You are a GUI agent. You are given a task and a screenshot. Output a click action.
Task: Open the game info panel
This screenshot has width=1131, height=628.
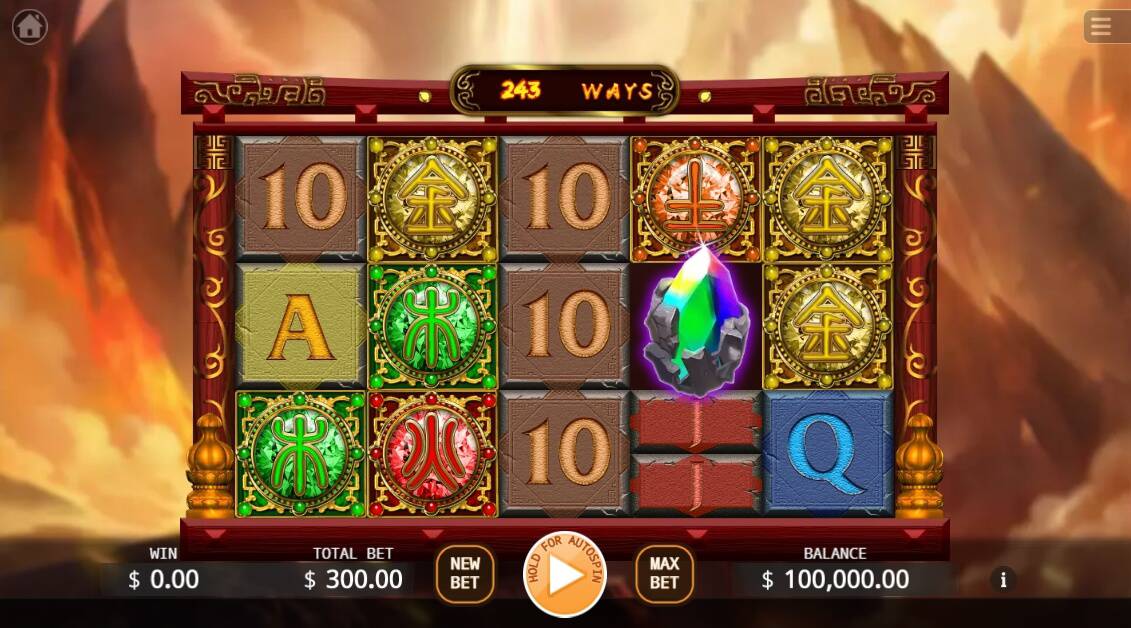point(1003,579)
